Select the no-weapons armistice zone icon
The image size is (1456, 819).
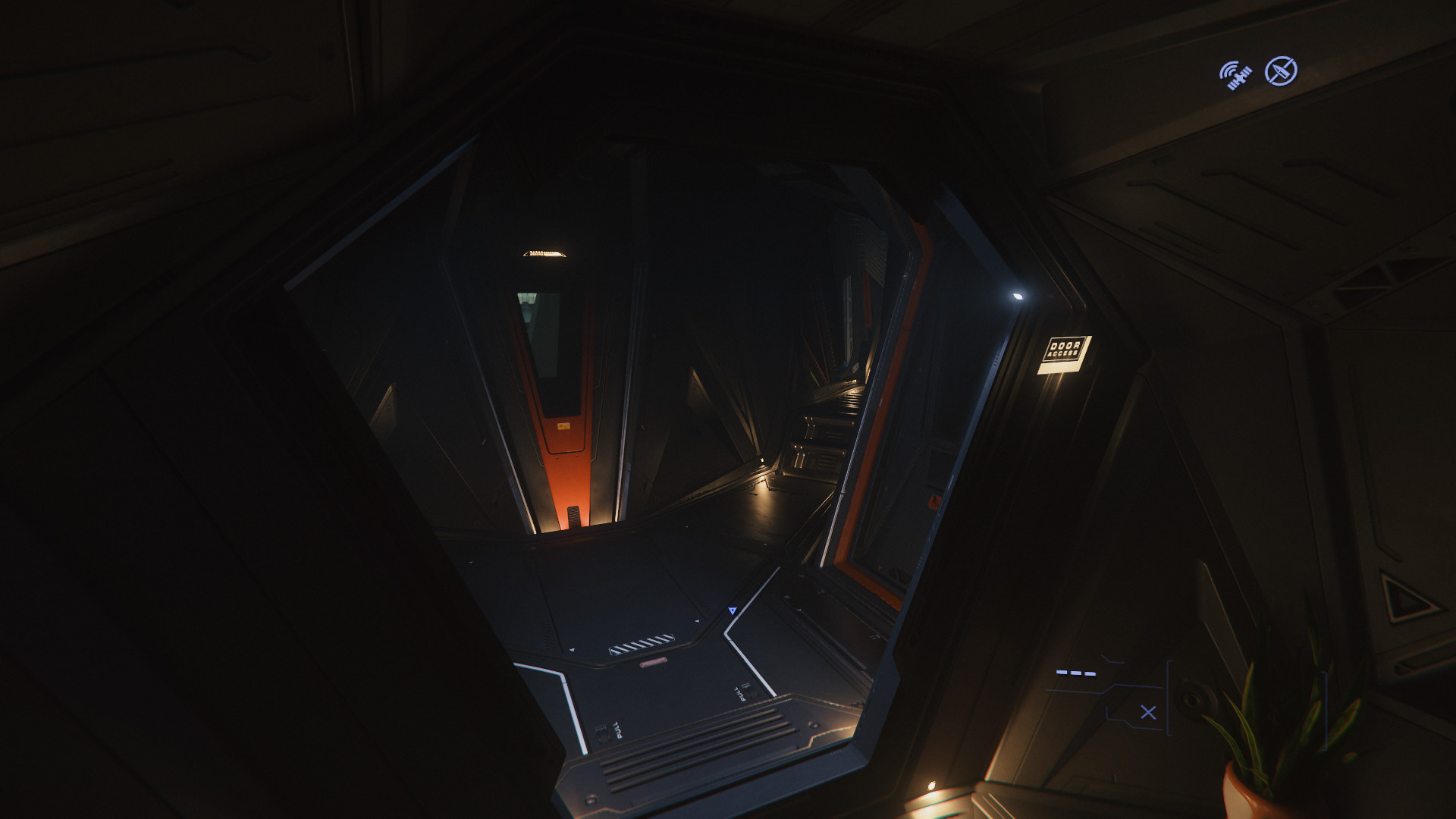(1281, 71)
